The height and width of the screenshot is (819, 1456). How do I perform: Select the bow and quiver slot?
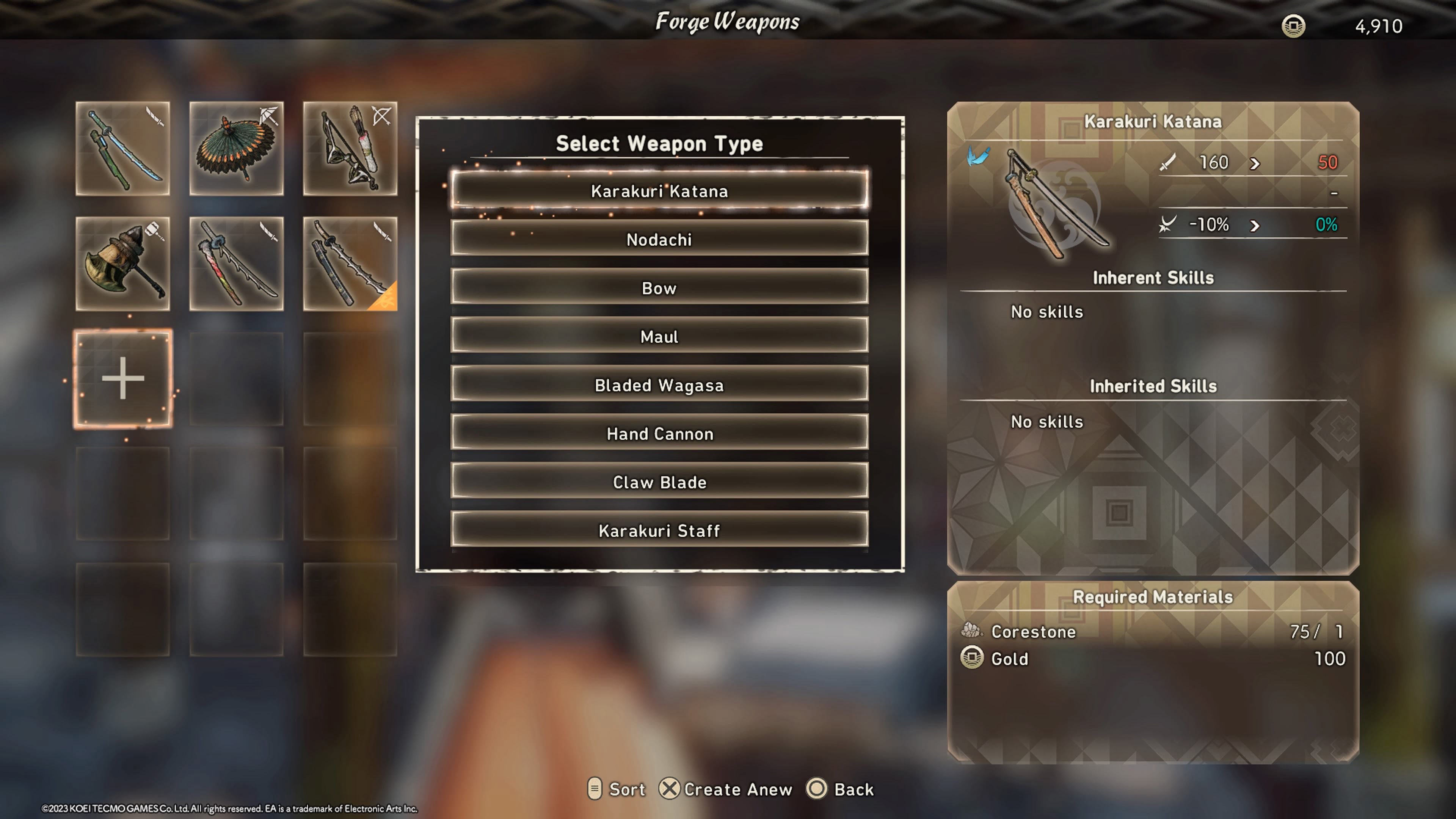click(x=350, y=149)
